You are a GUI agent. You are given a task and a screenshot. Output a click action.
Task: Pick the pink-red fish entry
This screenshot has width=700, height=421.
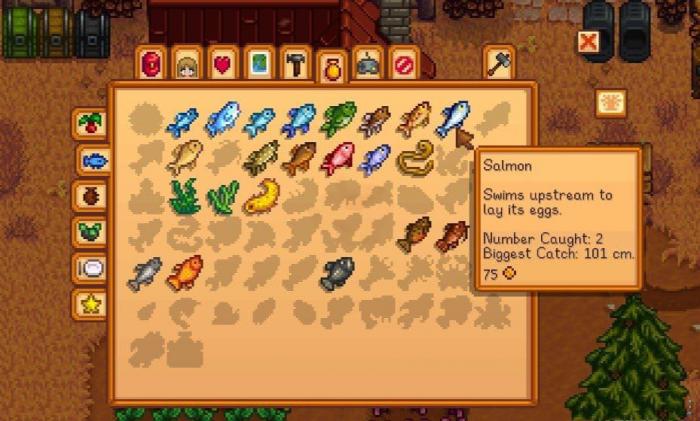tap(337, 158)
